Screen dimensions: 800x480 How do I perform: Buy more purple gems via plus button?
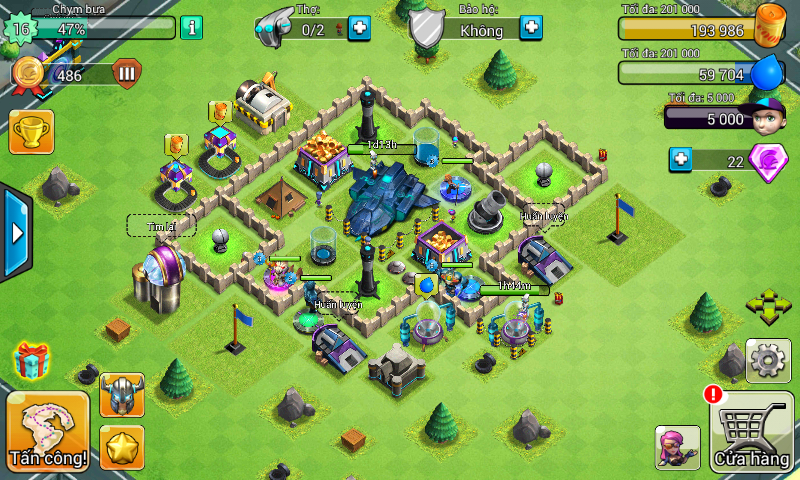tap(681, 159)
